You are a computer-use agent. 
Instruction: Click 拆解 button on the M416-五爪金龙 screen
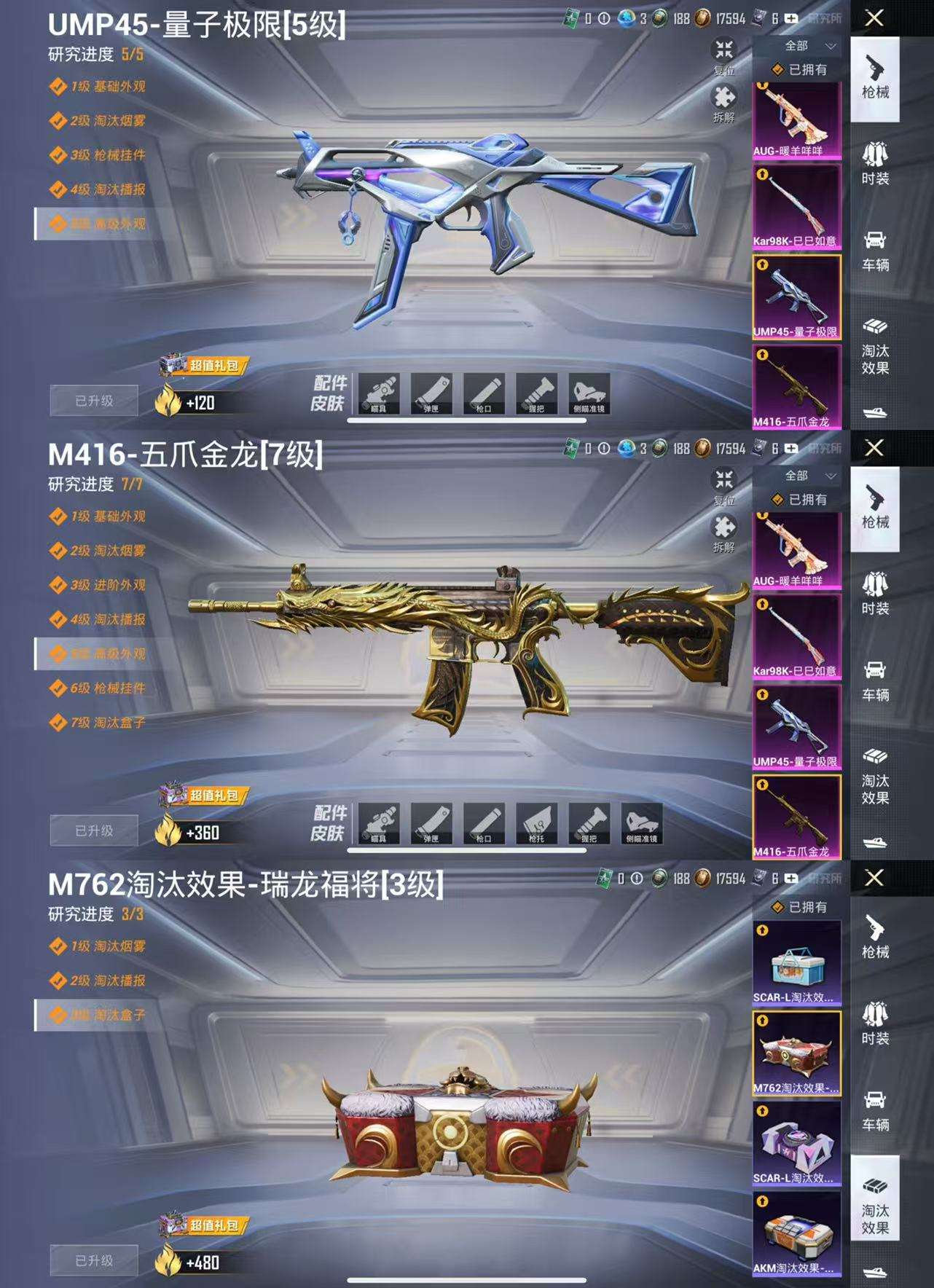[723, 533]
